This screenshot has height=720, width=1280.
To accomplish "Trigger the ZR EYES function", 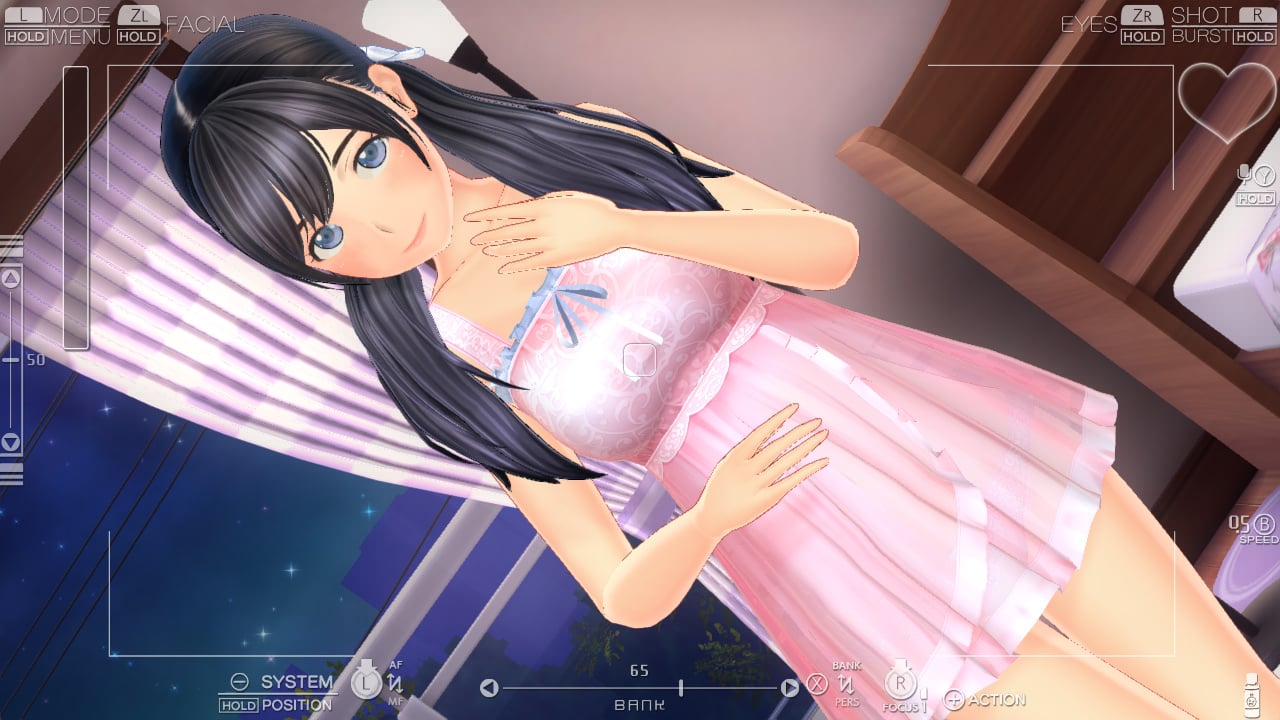I will click(1143, 16).
